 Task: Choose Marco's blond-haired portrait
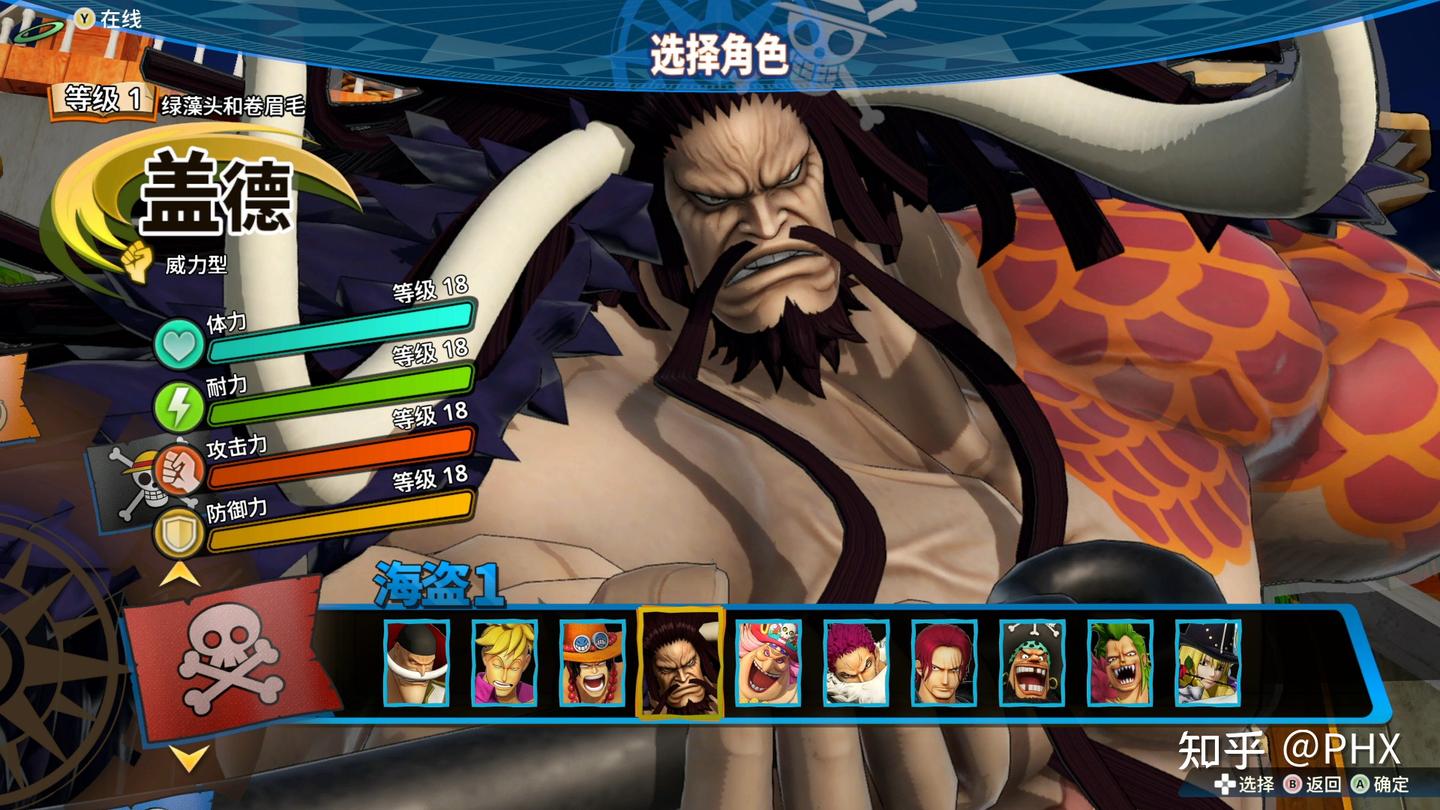click(504, 663)
